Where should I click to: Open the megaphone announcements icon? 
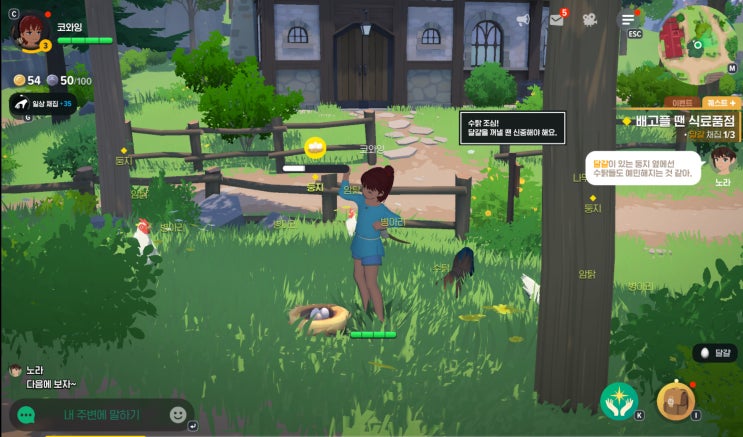pos(523,19)
